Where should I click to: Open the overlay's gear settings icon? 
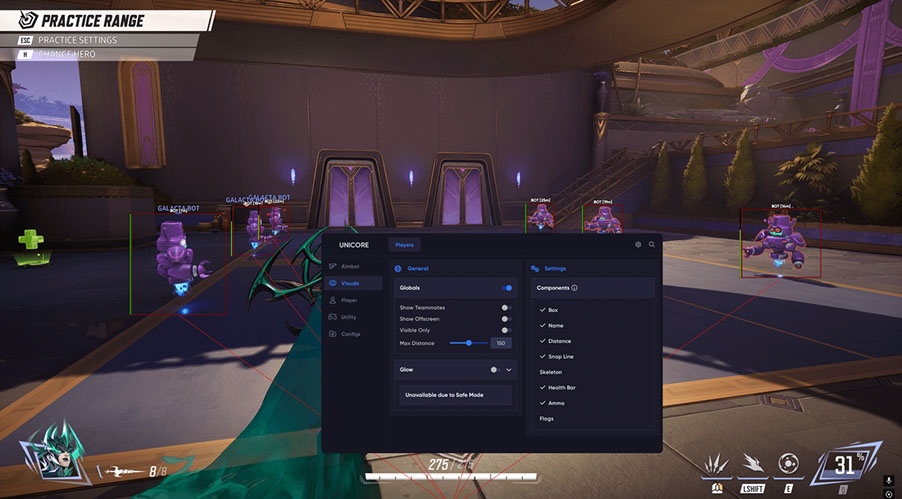[639, 244]
